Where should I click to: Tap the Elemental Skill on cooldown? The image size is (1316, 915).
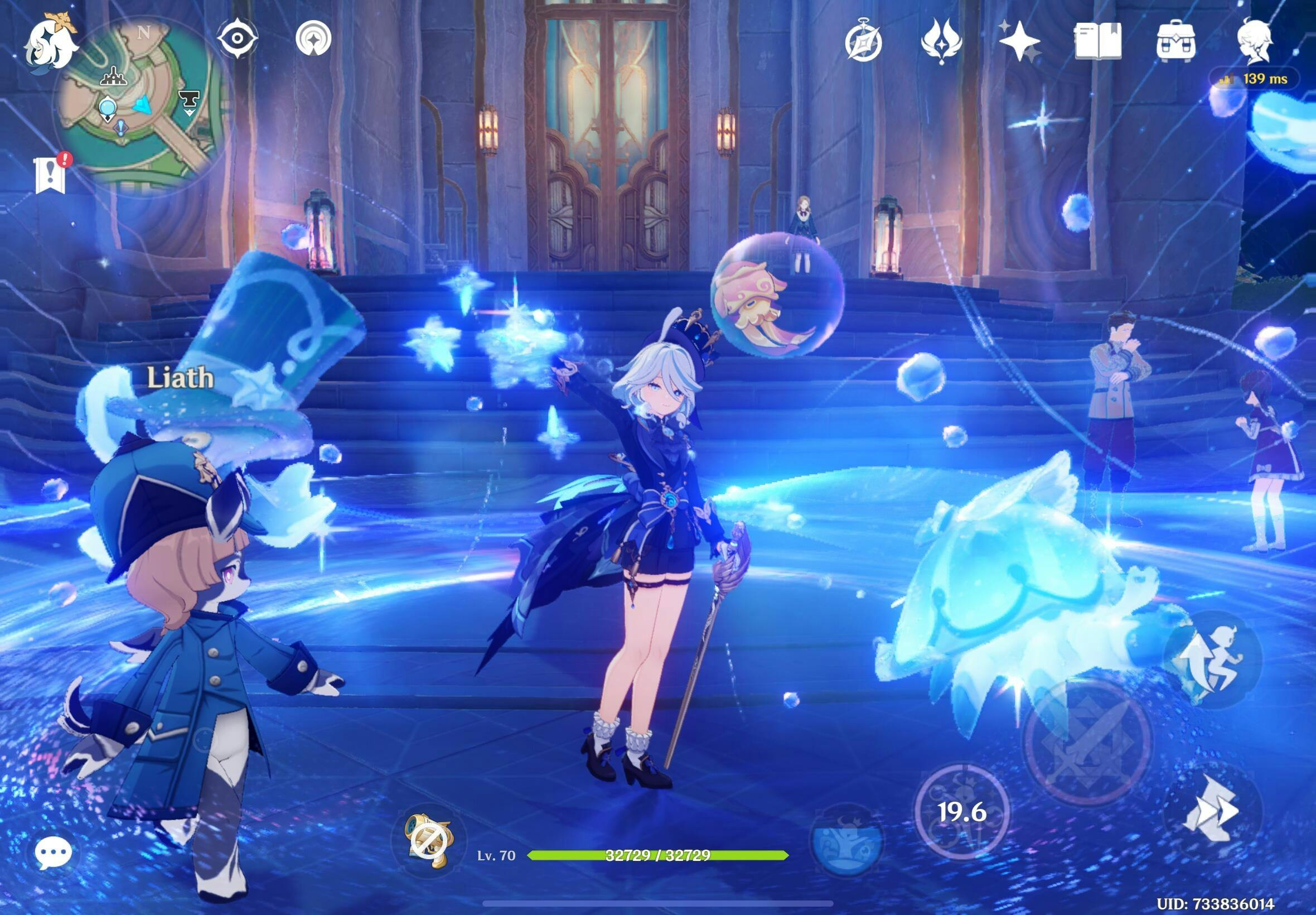962,811
